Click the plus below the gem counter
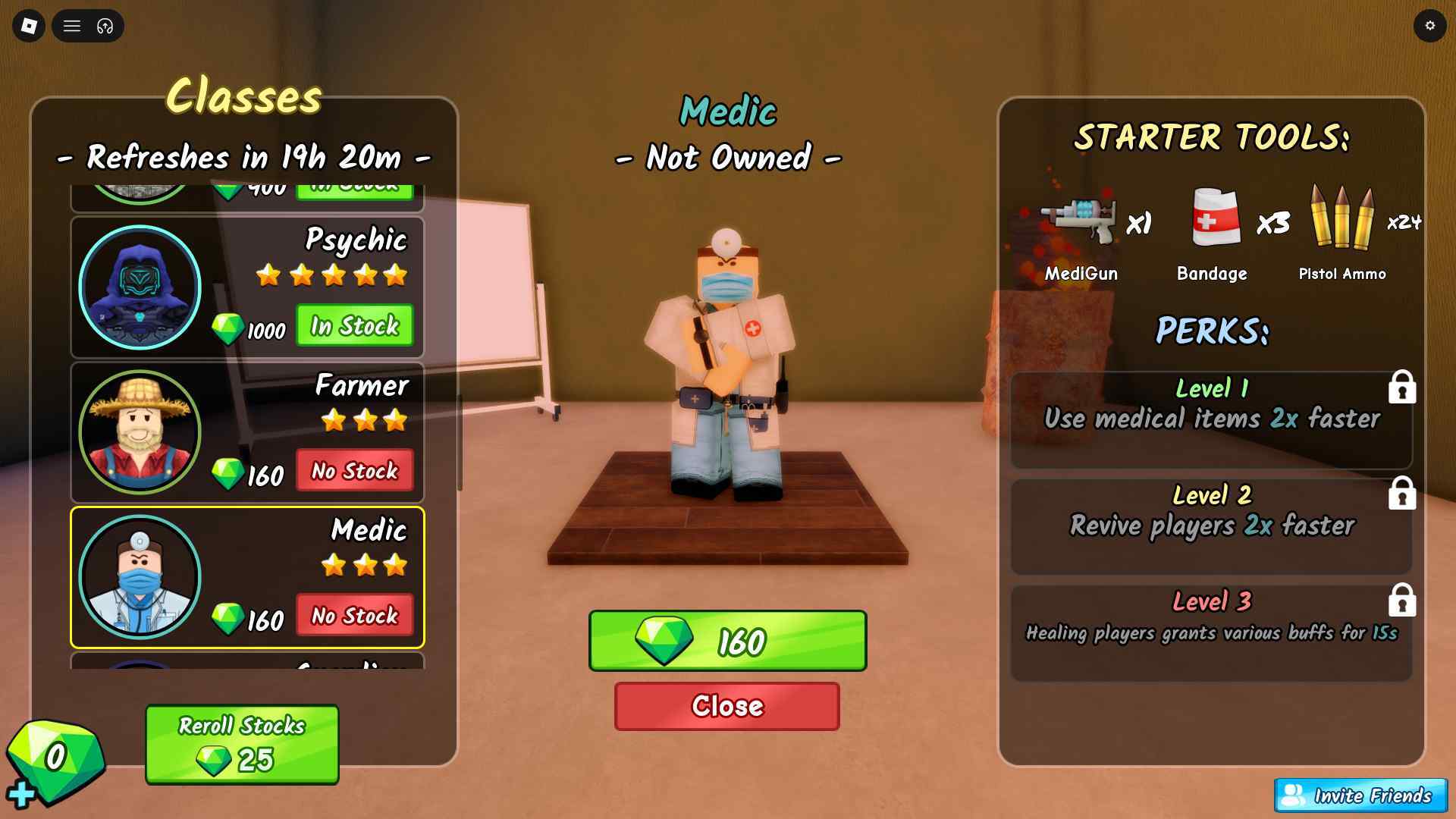 pos(23,793)
